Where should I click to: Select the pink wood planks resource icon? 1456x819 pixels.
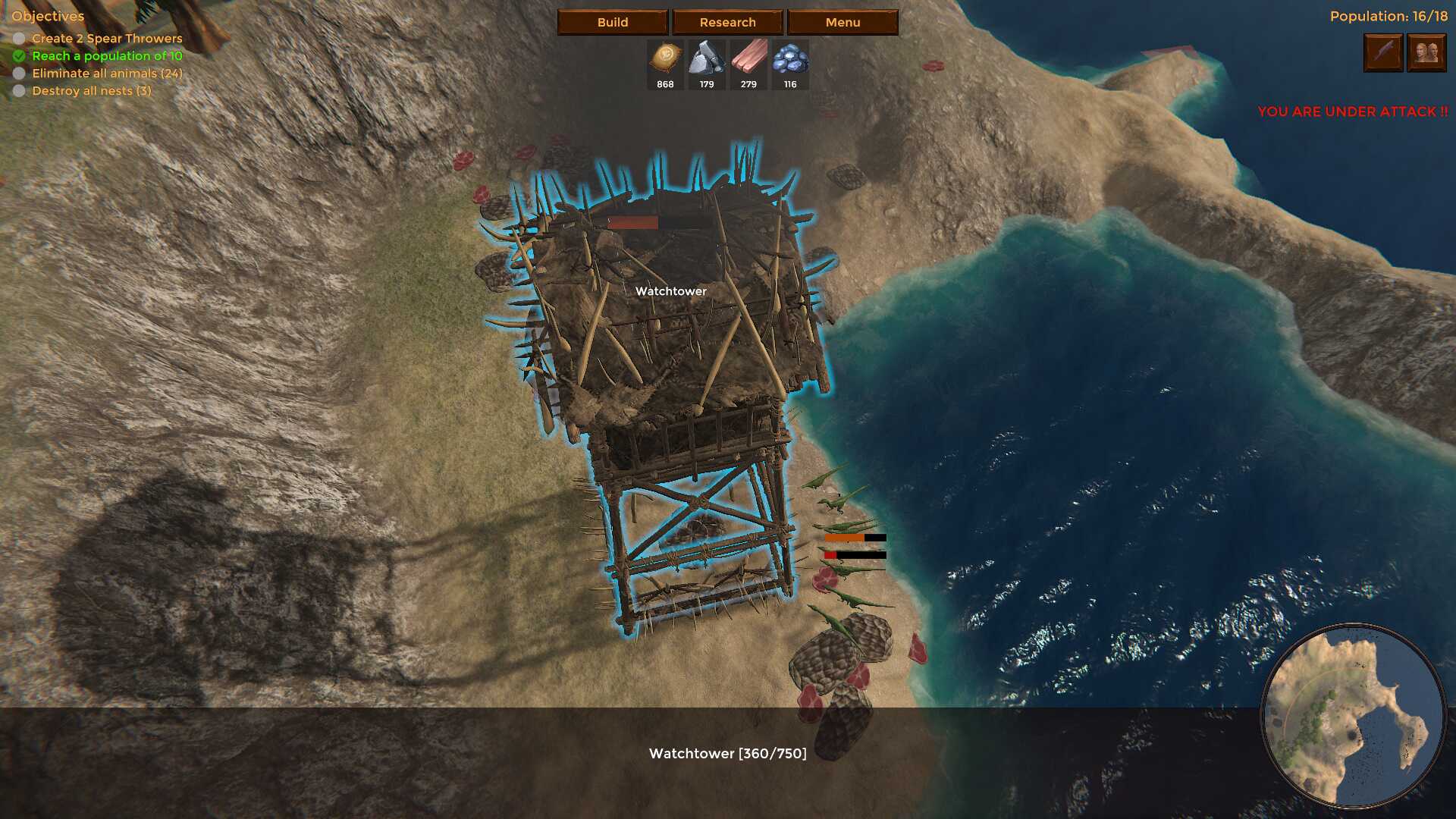(748, 58)
